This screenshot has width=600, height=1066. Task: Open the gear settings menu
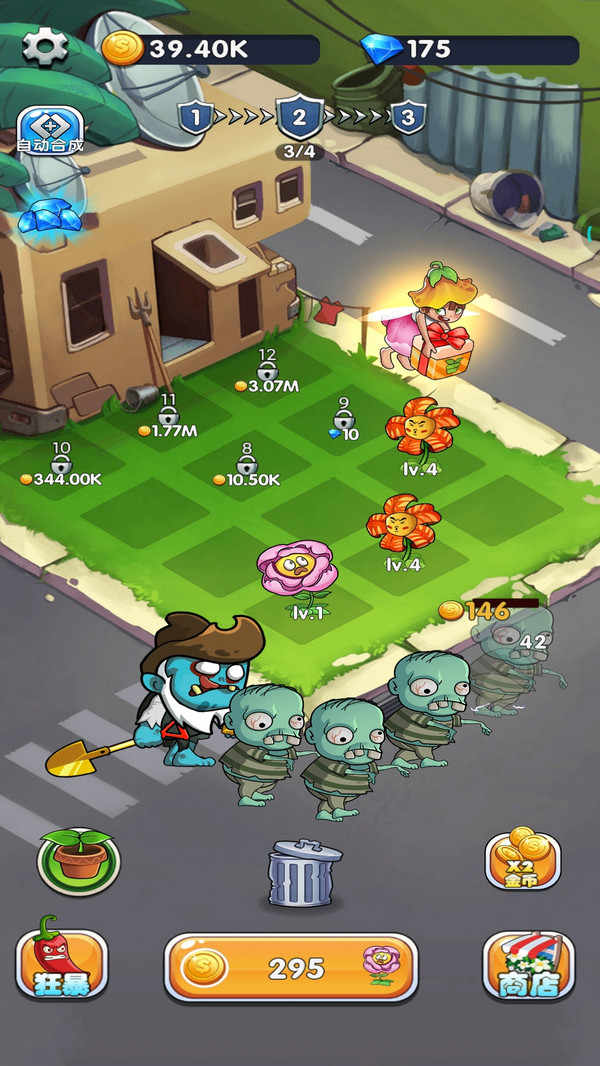tap(44, 47)
